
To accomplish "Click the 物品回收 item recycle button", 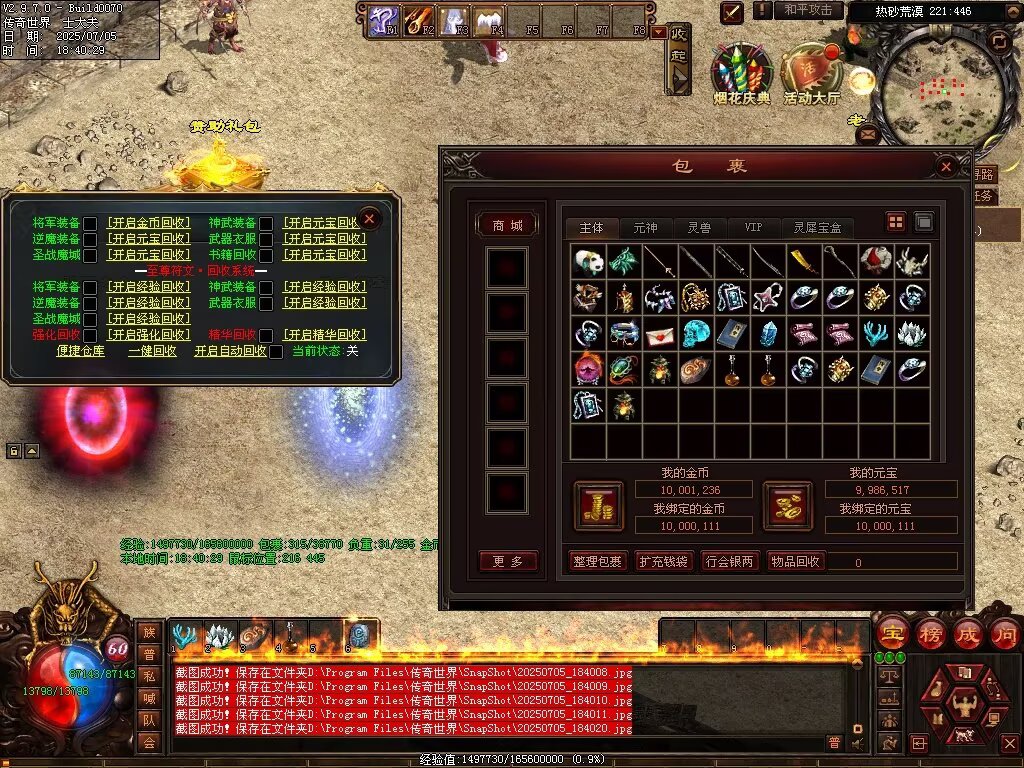I will 795,562.
